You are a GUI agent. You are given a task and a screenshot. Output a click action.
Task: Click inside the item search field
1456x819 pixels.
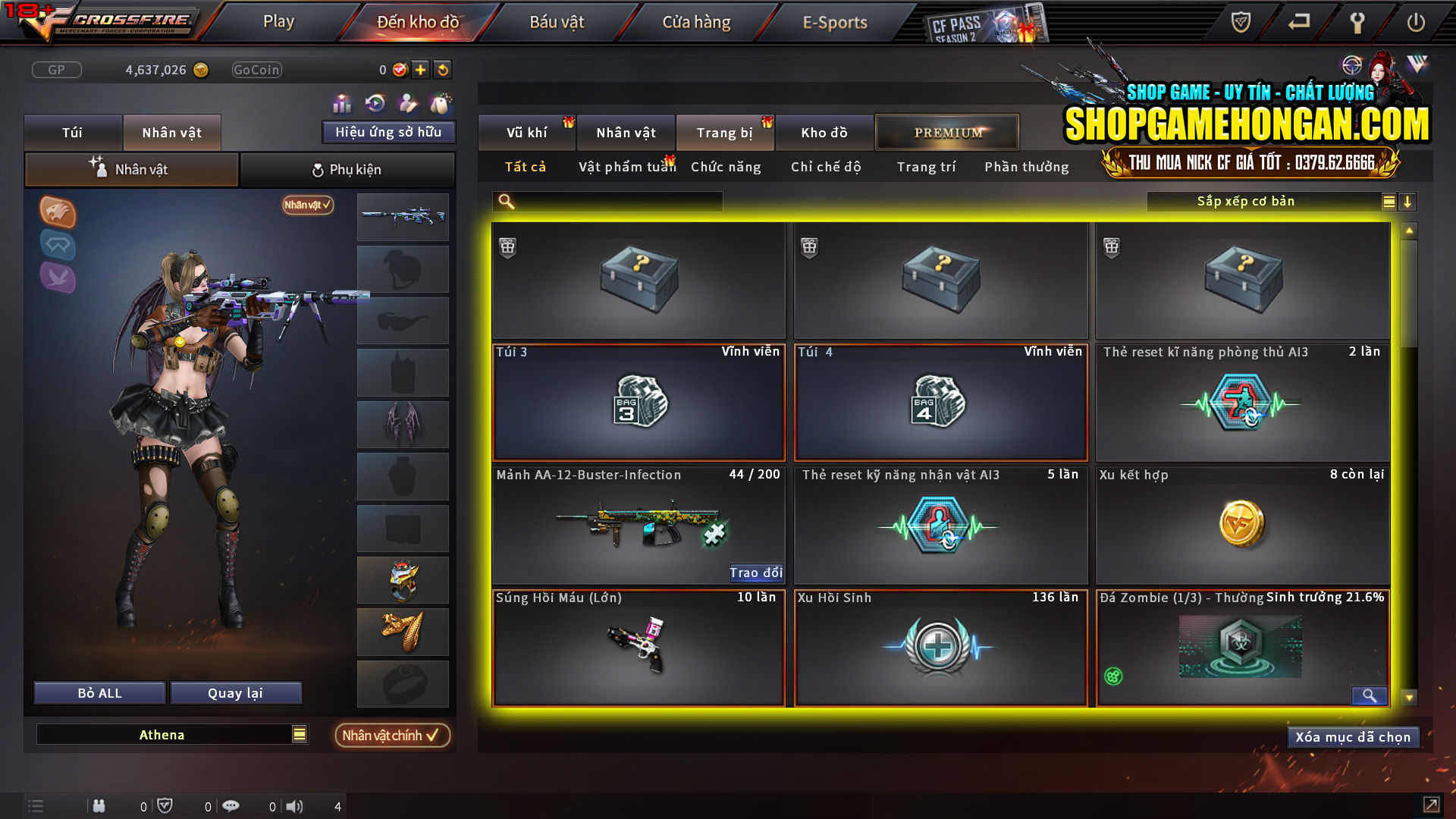pyautogui.click(x=607, y=201)
